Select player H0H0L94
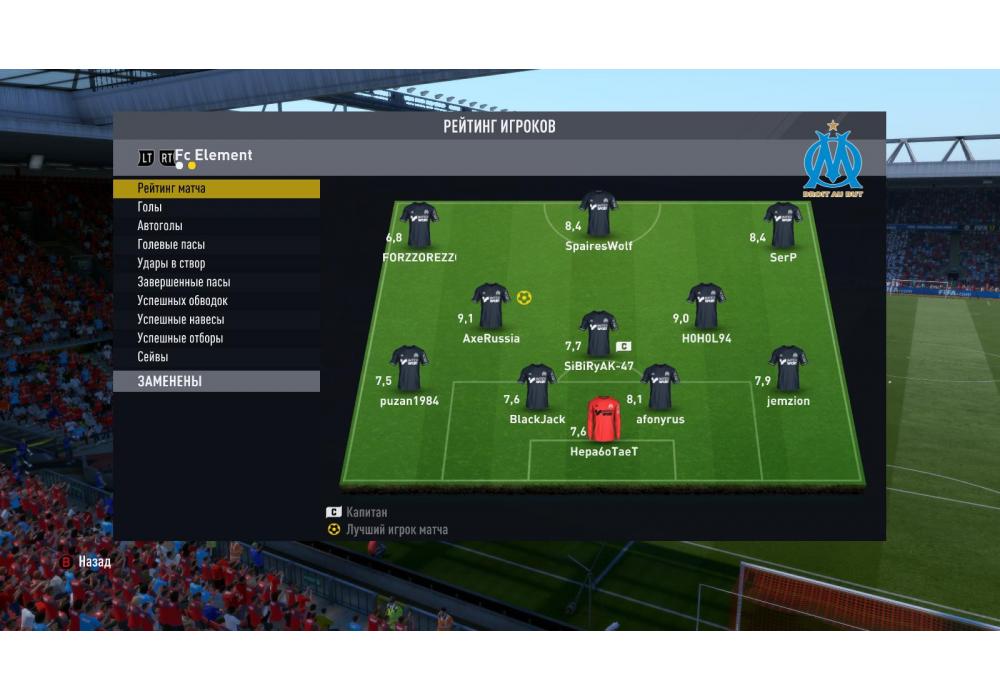 pyautogui.click(x=706, y=307)
